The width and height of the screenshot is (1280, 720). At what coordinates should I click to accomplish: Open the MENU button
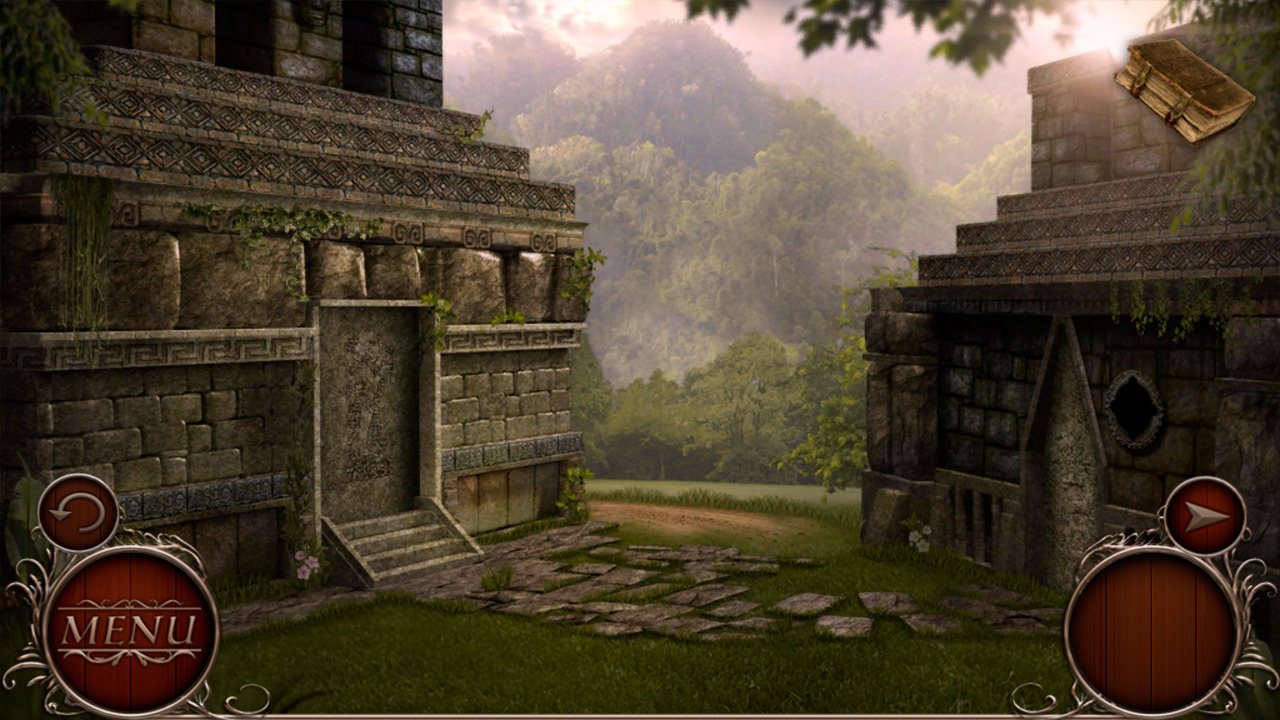coord(133,627)
